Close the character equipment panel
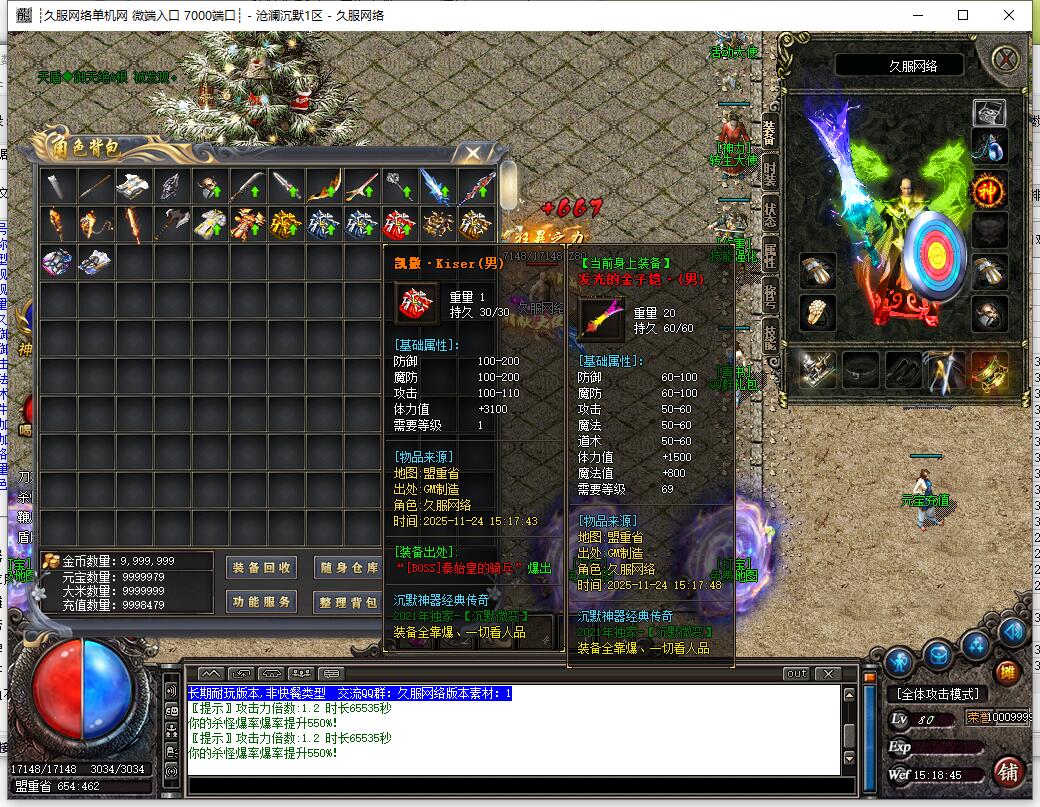Screen dimensions: 1040x807 (1005, 59)
